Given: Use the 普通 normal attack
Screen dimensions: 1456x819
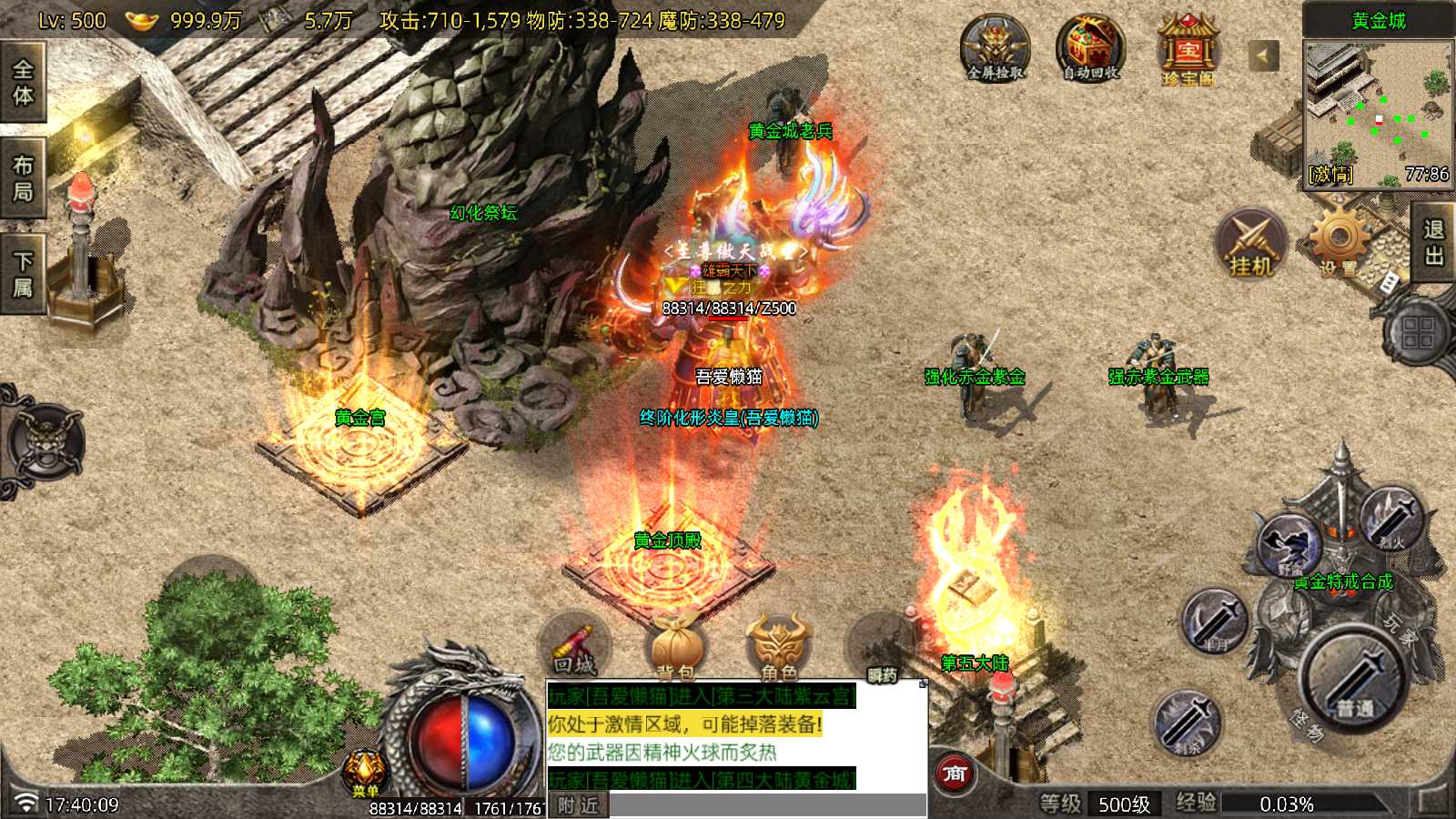Looking at the screenshot, I should (1354, 679).
